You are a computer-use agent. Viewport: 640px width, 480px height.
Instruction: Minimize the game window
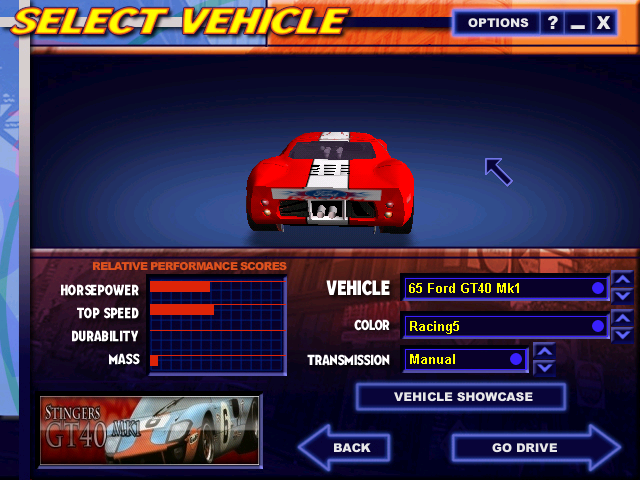(577, 23)
